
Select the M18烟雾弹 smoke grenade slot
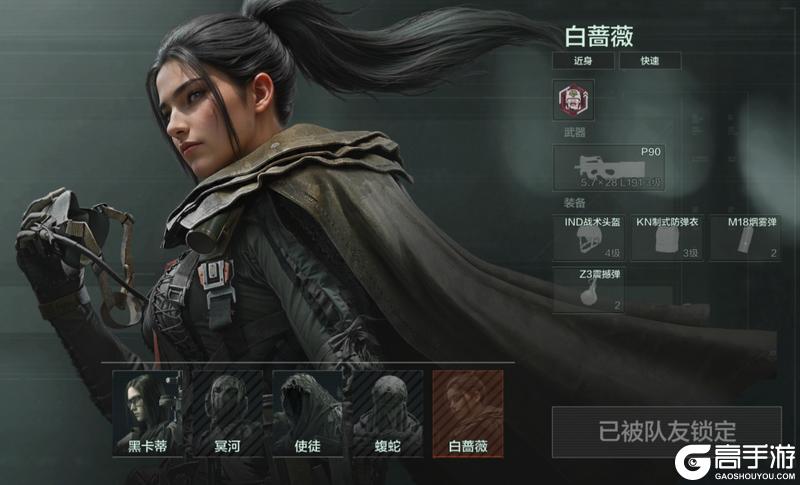[x=746, y=236]
